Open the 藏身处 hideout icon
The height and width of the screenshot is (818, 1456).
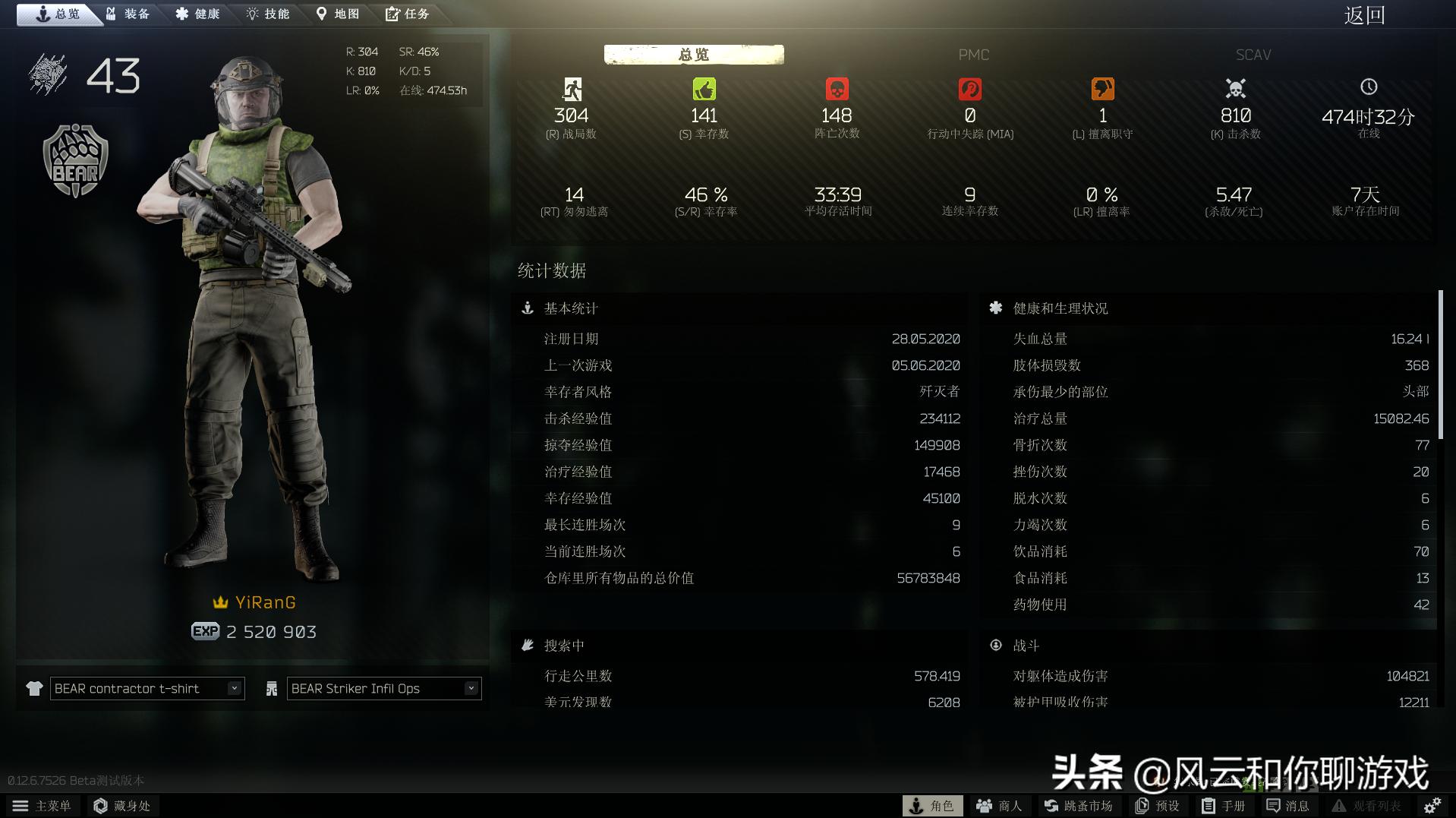123,806
